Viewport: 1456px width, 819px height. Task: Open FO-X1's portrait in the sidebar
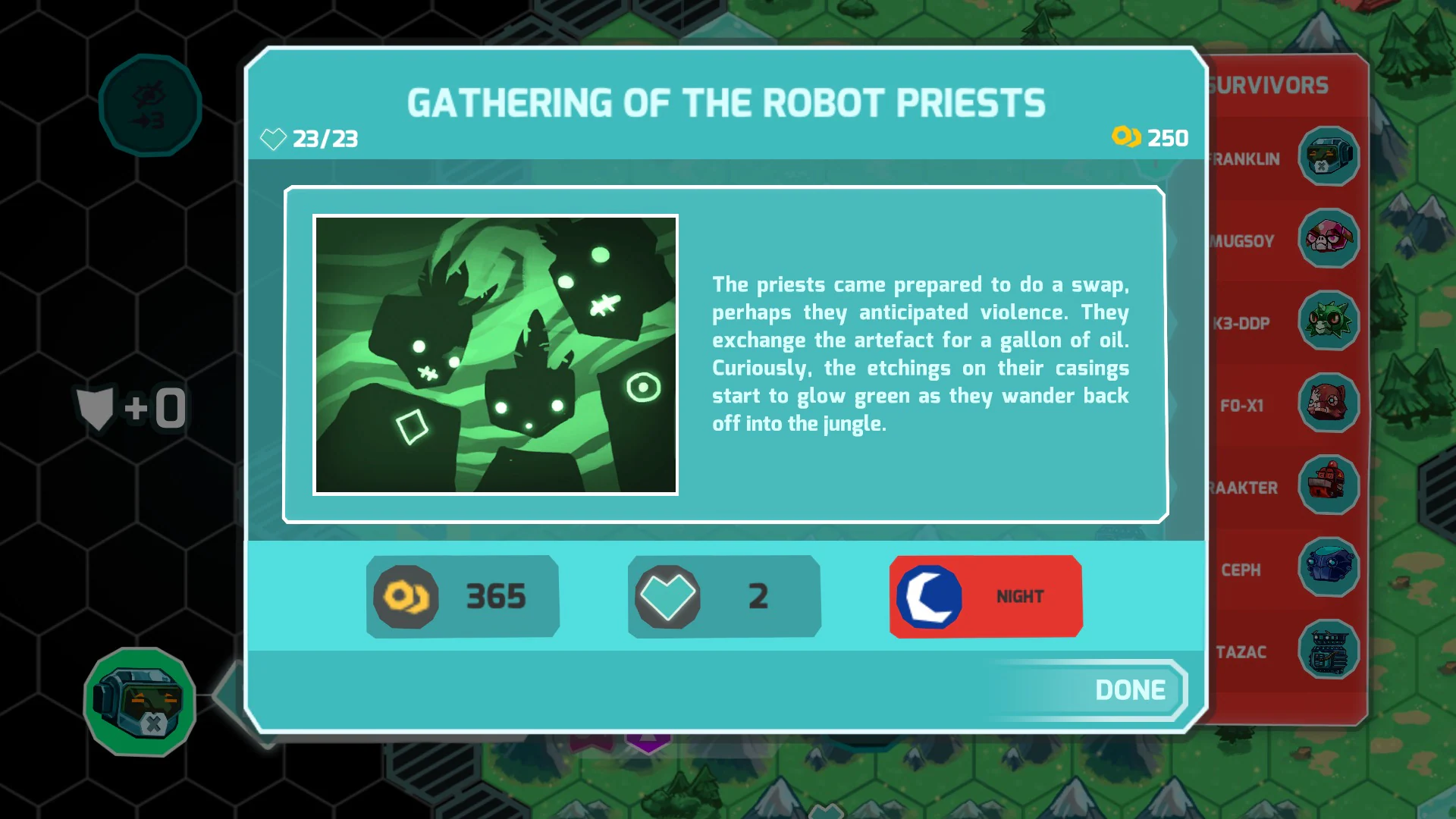1329,404
